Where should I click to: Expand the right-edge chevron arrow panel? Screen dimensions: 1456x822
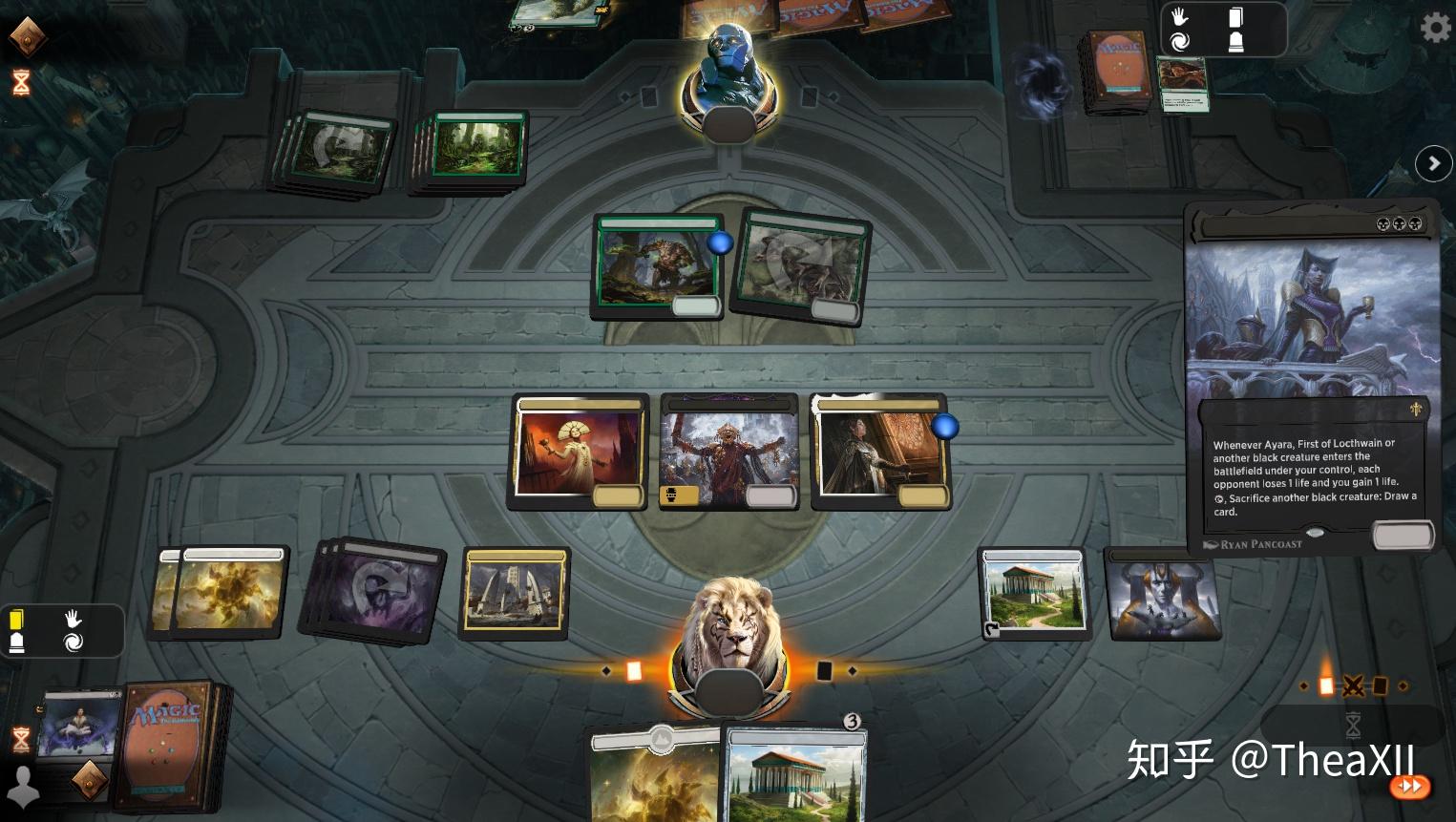pyautogui.click(x=1433, y=163)
